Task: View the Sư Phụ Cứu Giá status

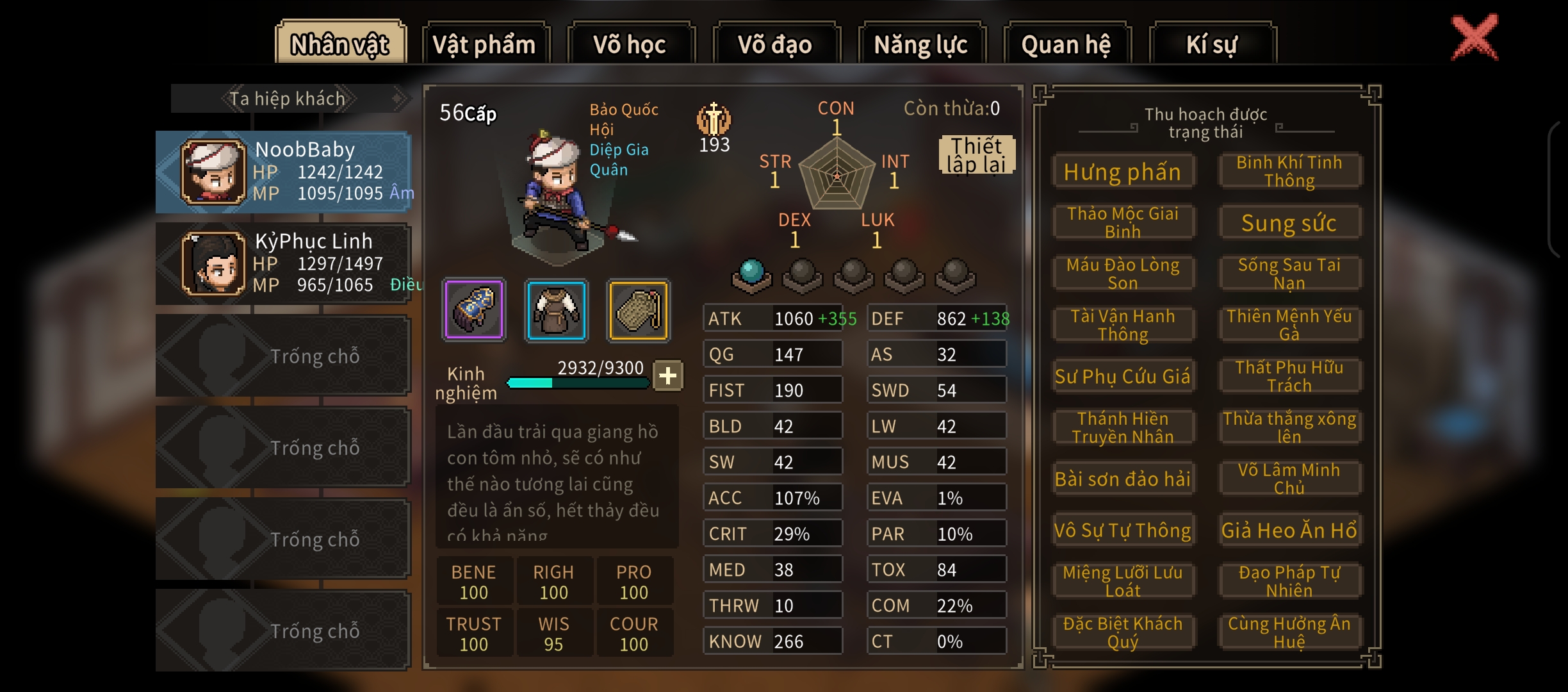Action: tap(1122, 376)
